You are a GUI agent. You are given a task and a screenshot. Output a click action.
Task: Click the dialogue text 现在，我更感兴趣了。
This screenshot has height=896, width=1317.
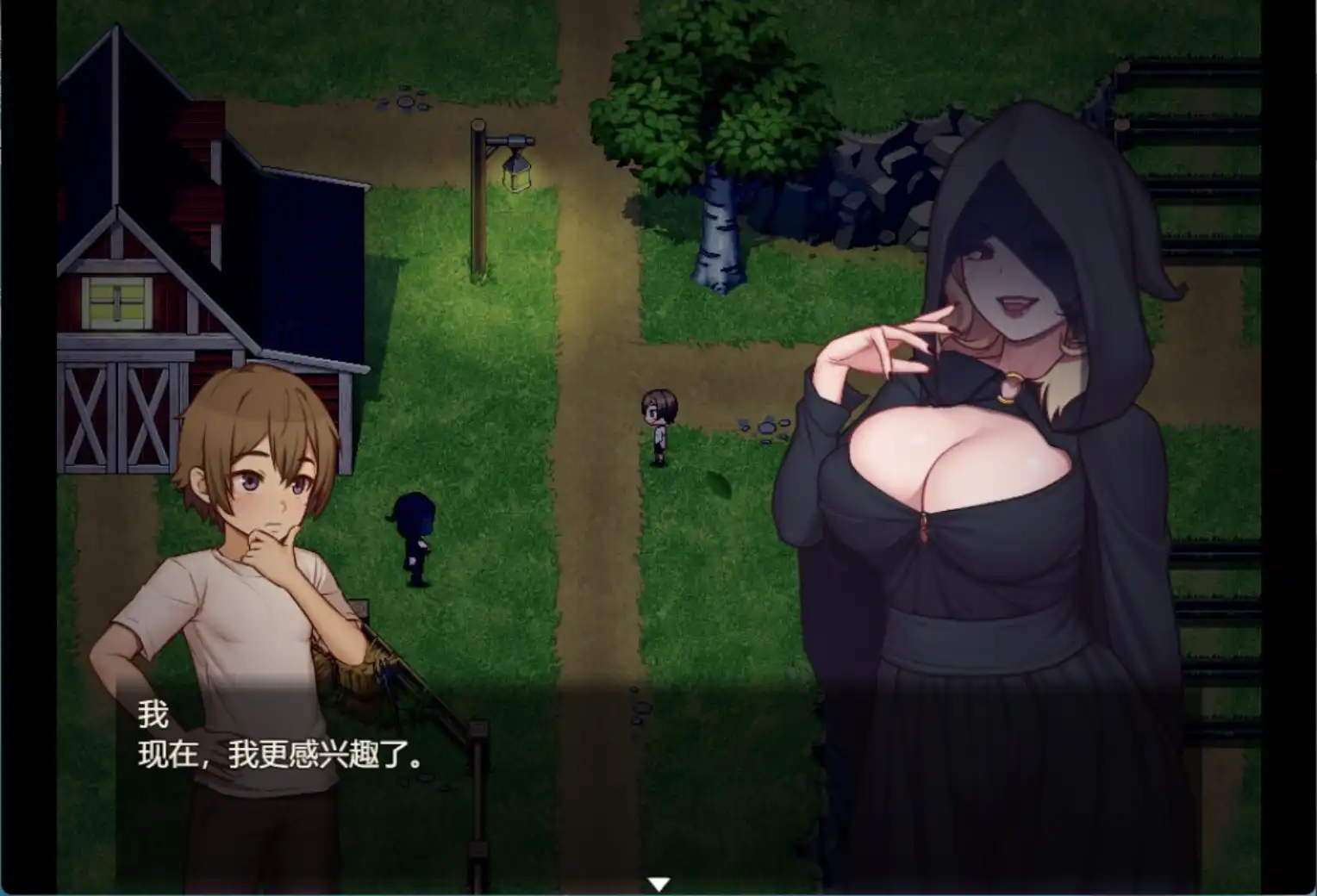[280, 756]
